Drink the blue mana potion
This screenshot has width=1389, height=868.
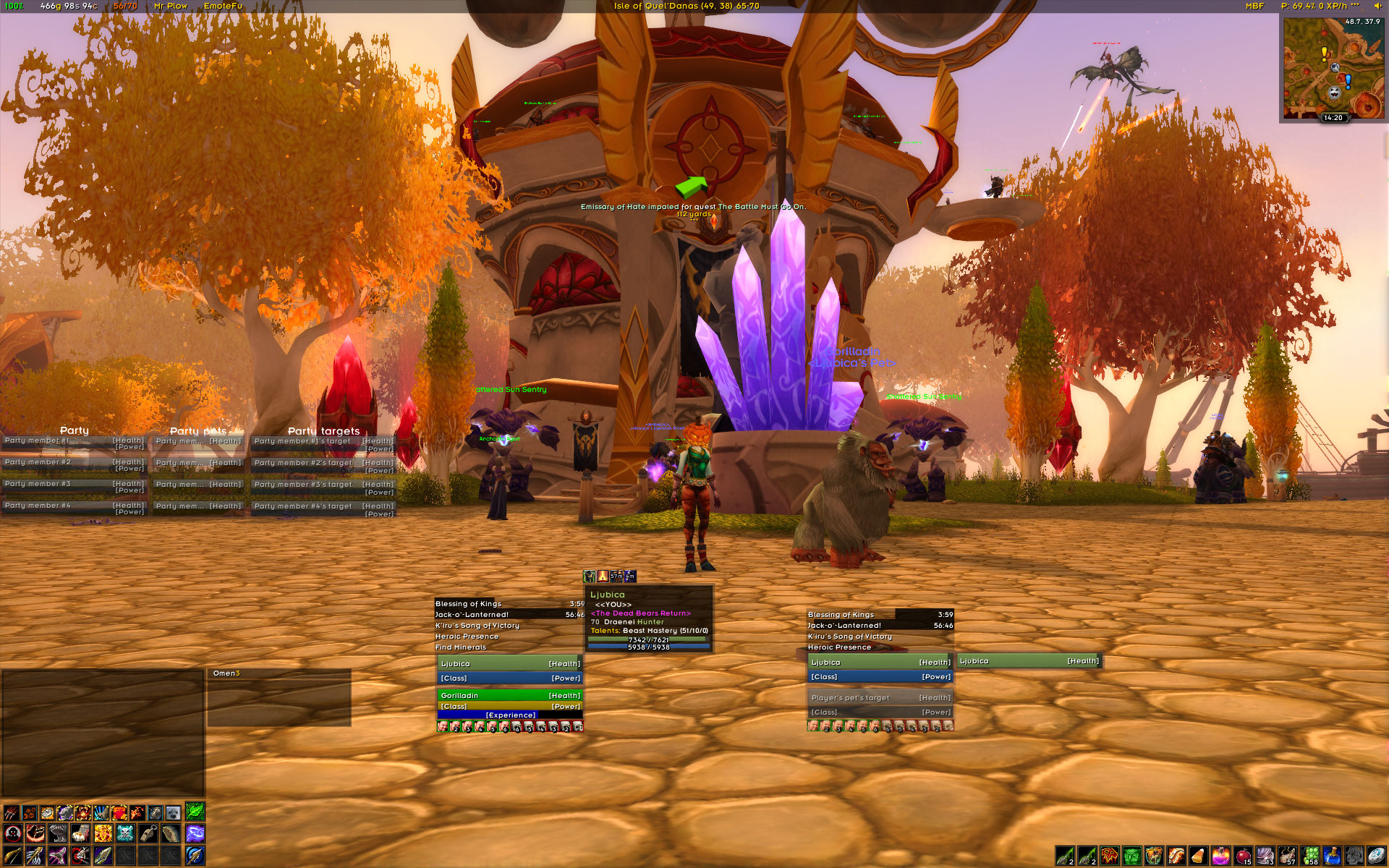(1332, 856)
